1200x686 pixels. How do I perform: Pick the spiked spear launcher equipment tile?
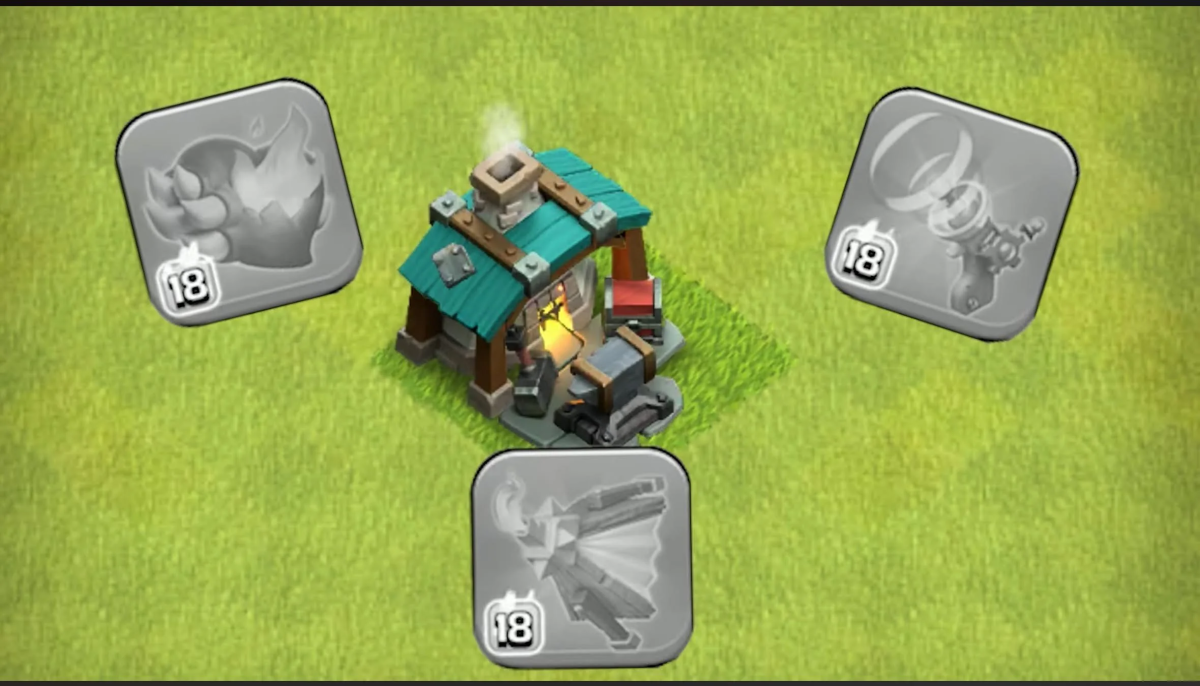(x=582, y=555)
